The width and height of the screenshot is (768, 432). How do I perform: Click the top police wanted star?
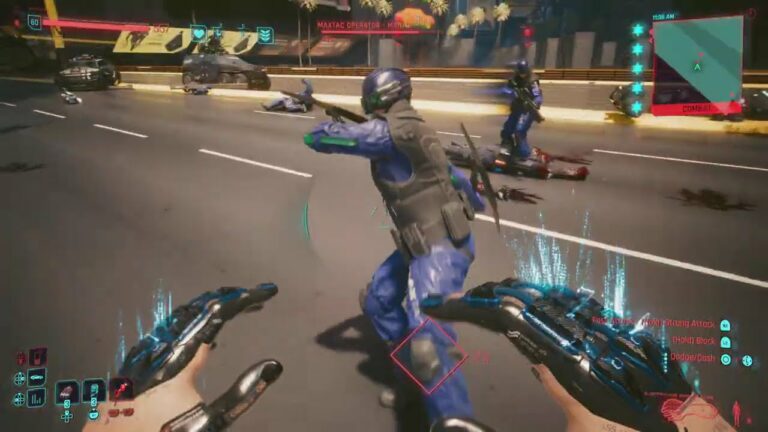coord(638,31)
